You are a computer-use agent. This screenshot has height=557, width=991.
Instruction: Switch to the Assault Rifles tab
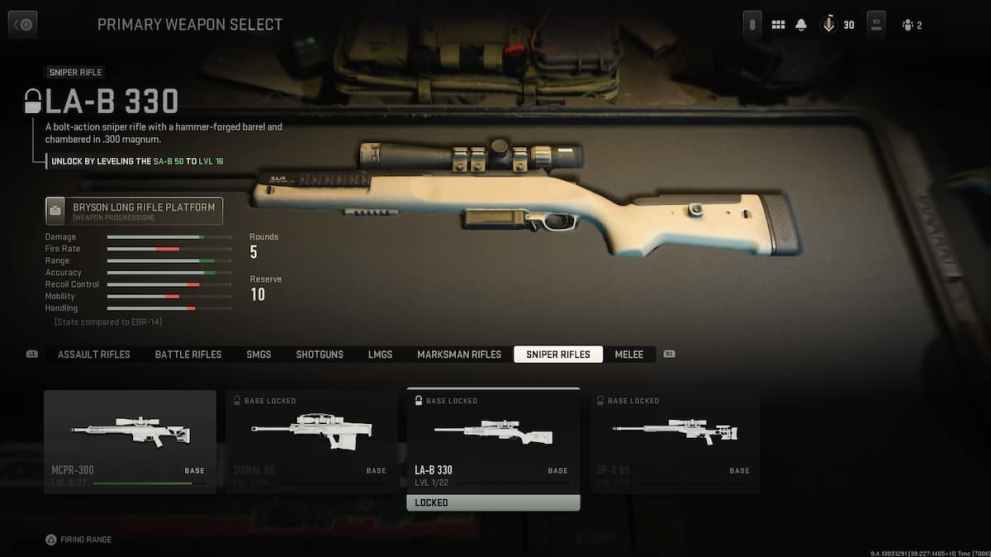pyautogui.click(x=94, y=355)
